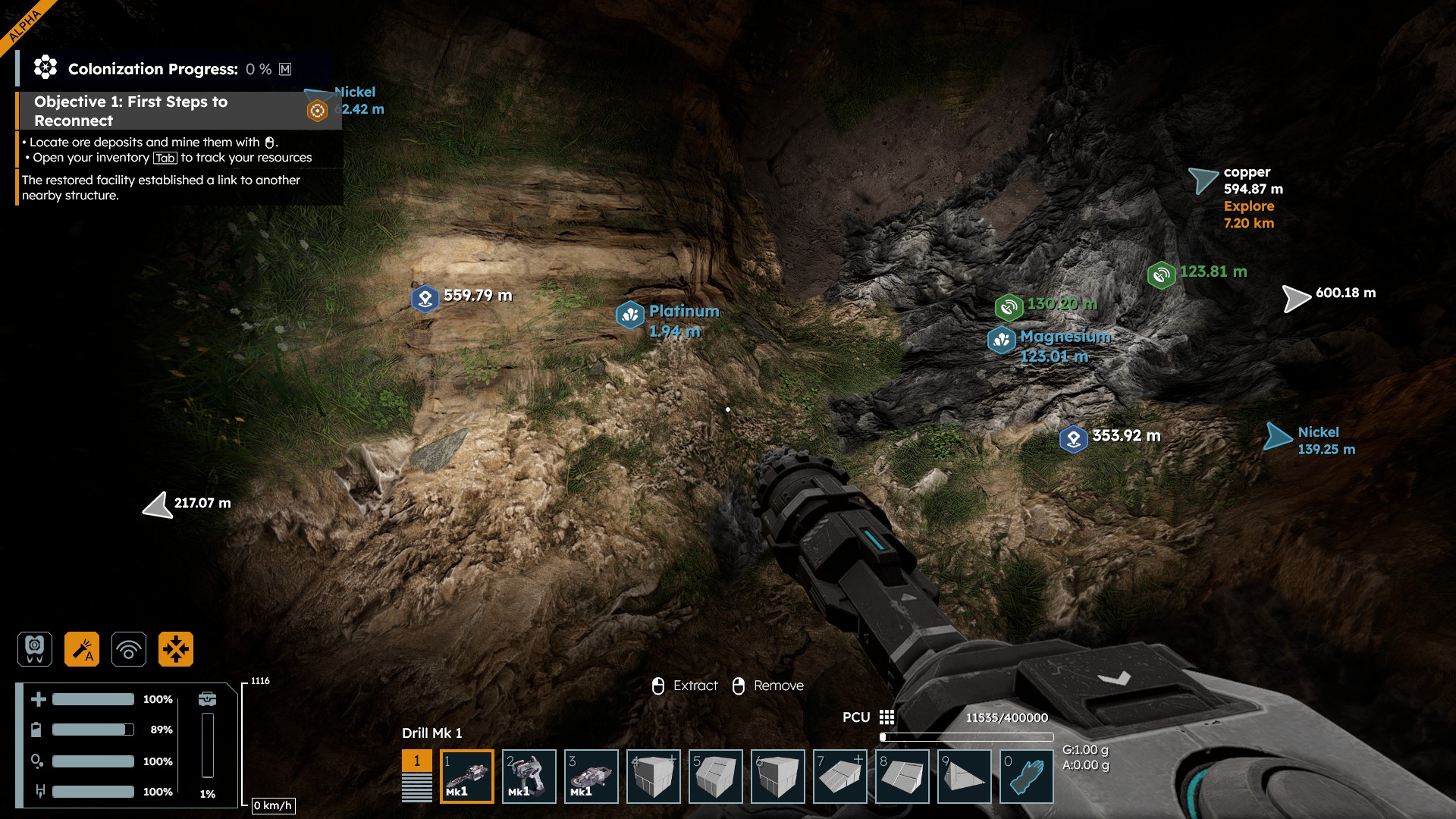Select the cube block in slot 4

654,777
